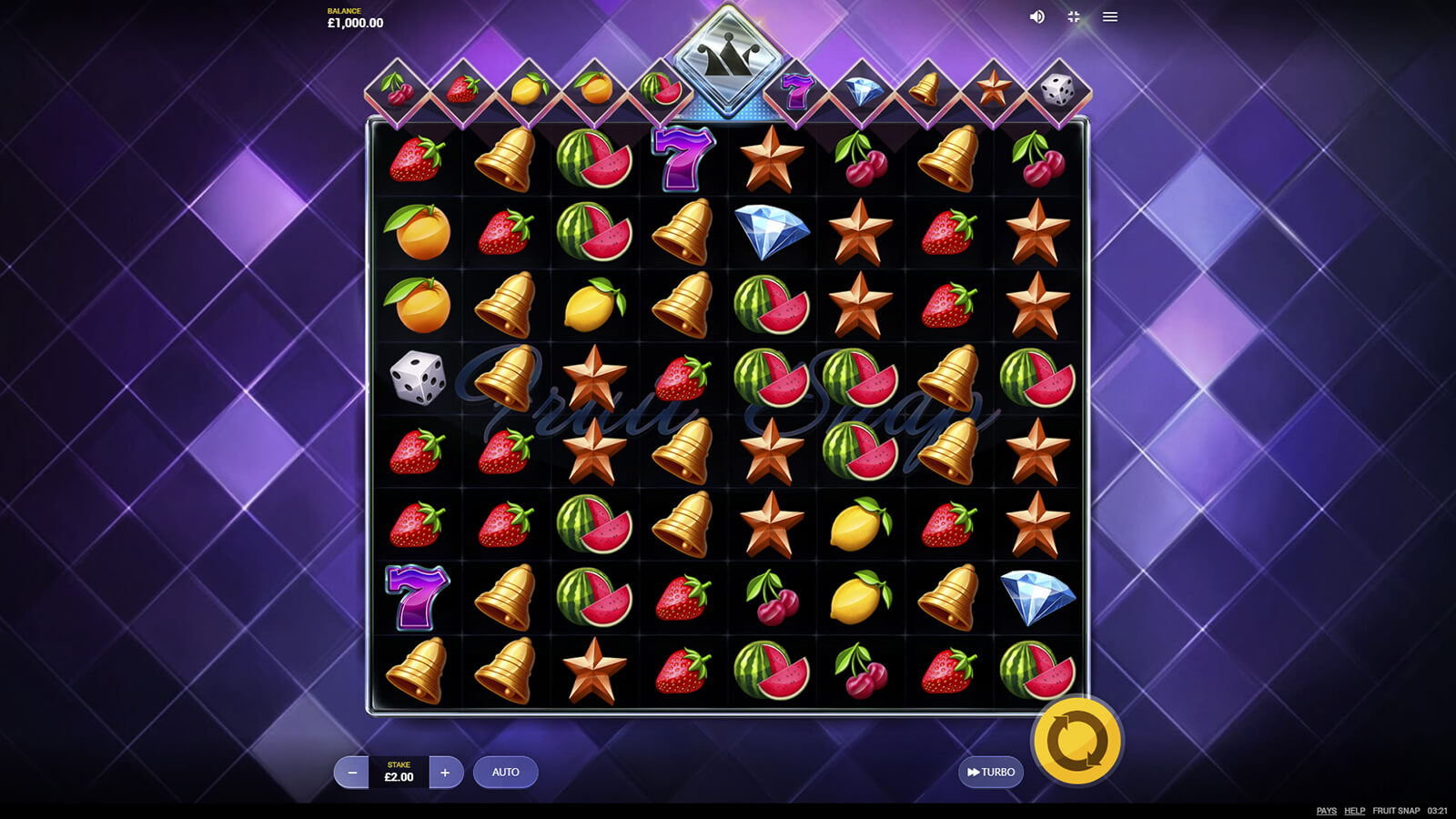Viewport: 1456px width, 819px height.
Task: Open the Pays table link
Action: pos(1326,811)
